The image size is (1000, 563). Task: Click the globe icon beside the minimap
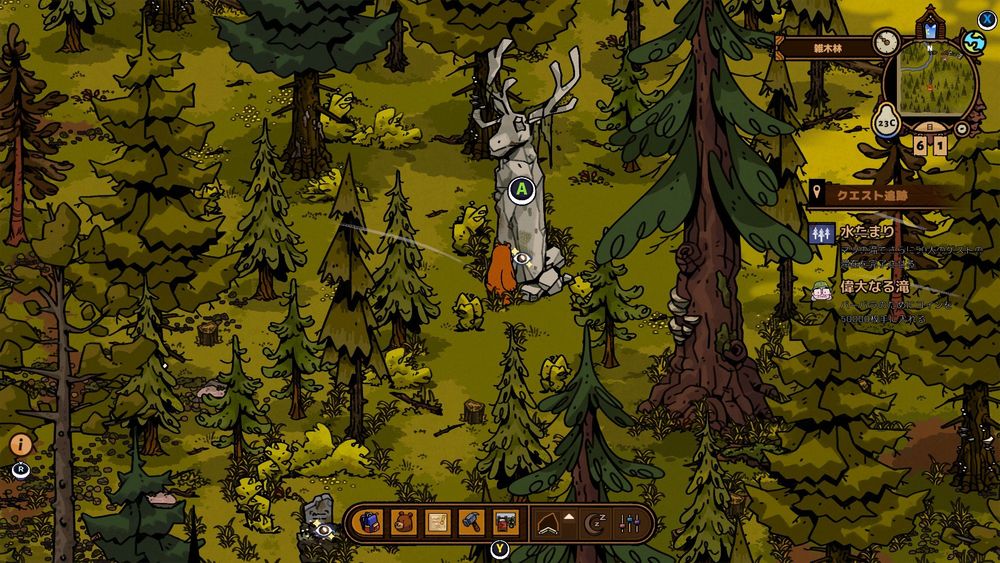coord(974,43)
